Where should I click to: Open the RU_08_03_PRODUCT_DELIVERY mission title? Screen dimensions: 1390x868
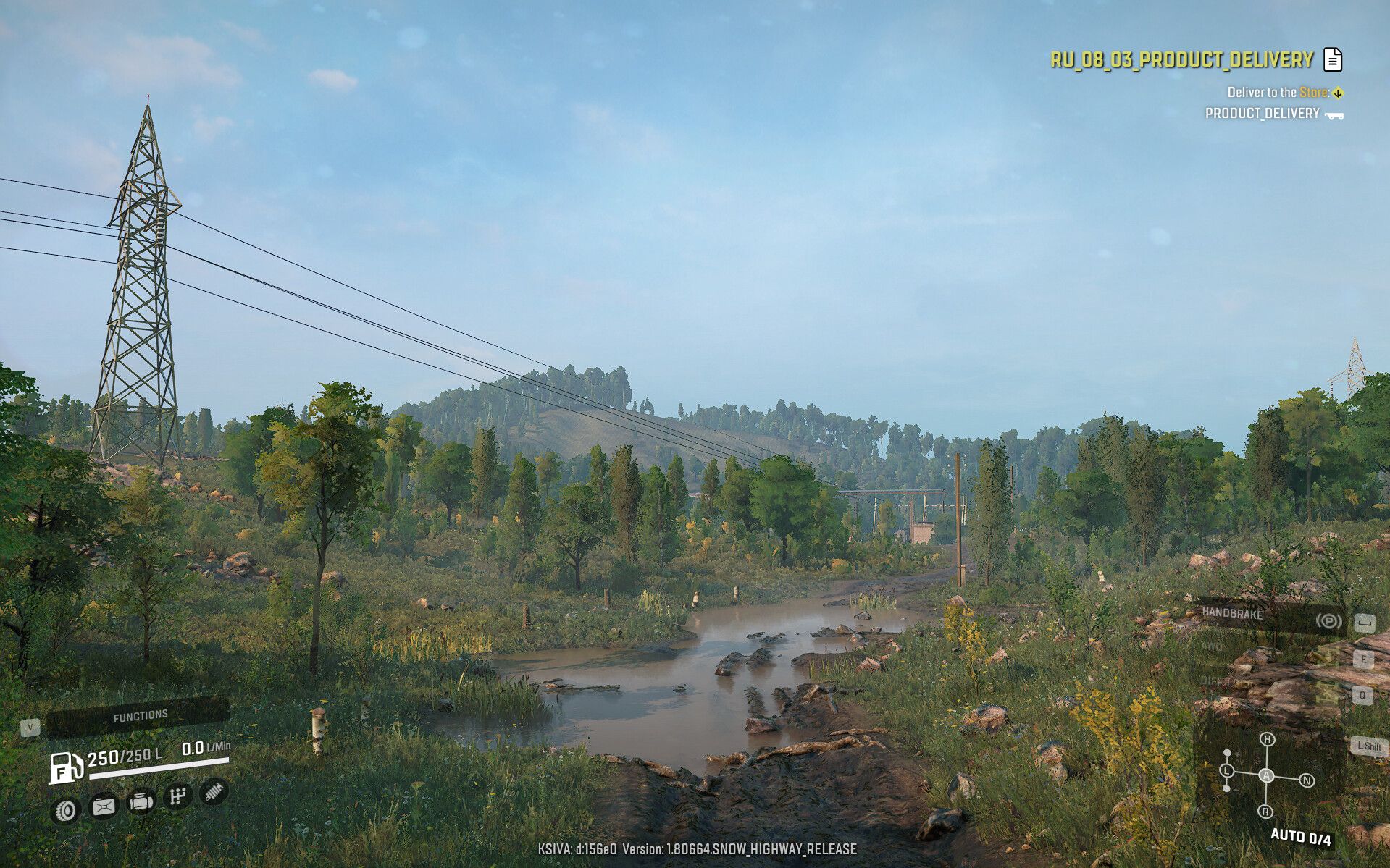[1181, 59]
